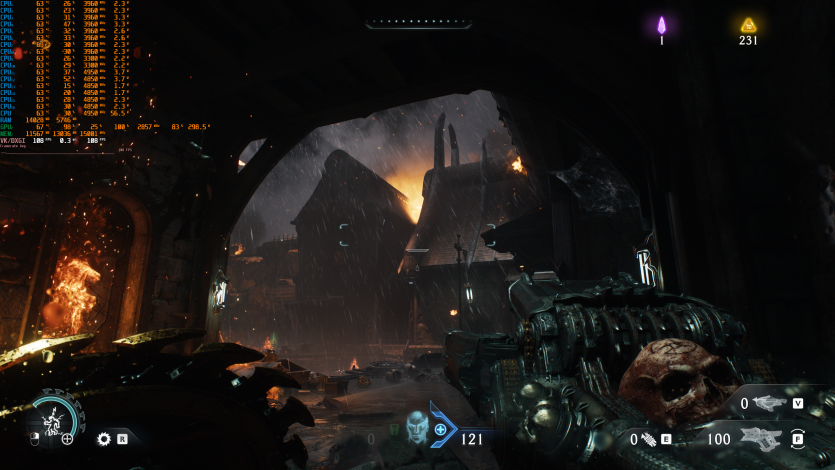
Task: Click the spiked gear ability icon
Action: point(103,438)
